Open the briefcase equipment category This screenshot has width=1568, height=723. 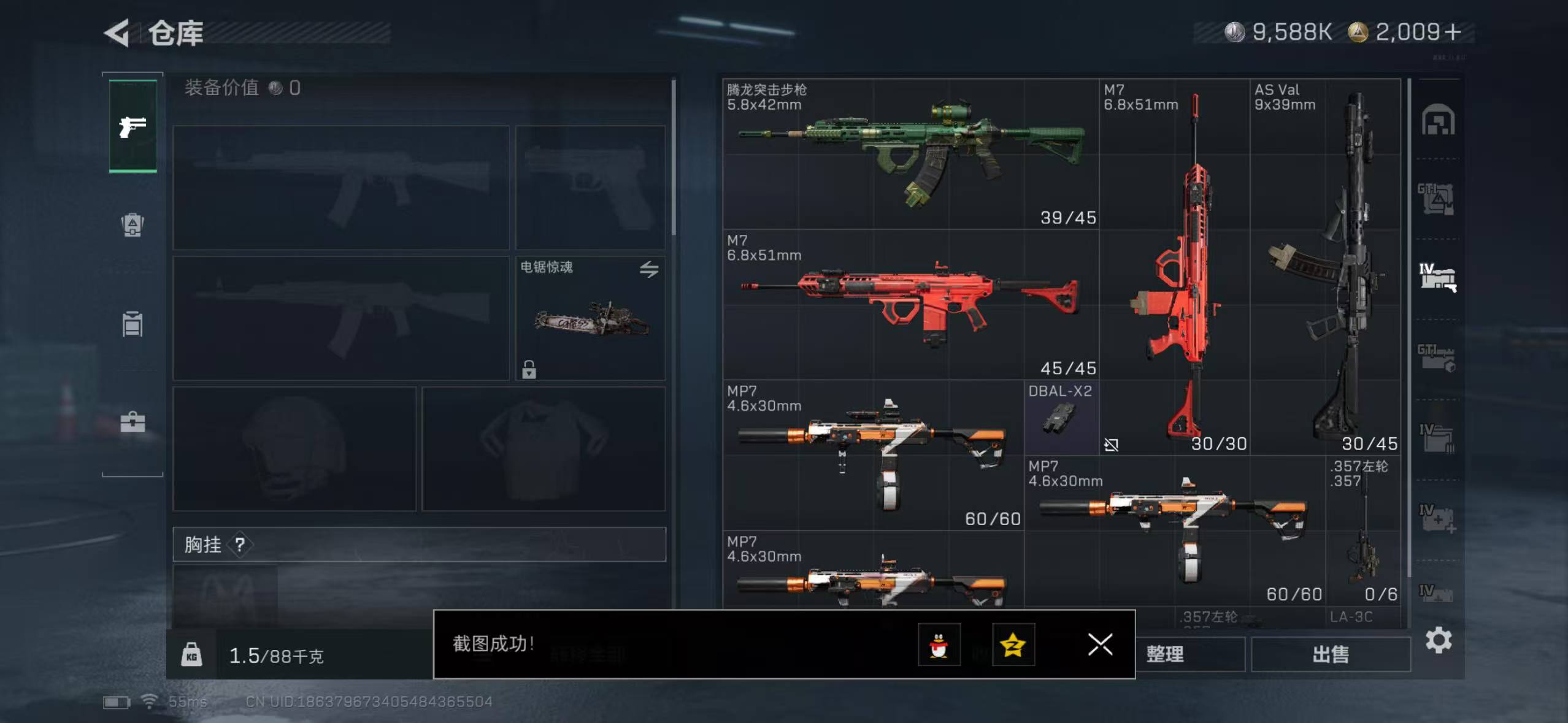[132, 420]
